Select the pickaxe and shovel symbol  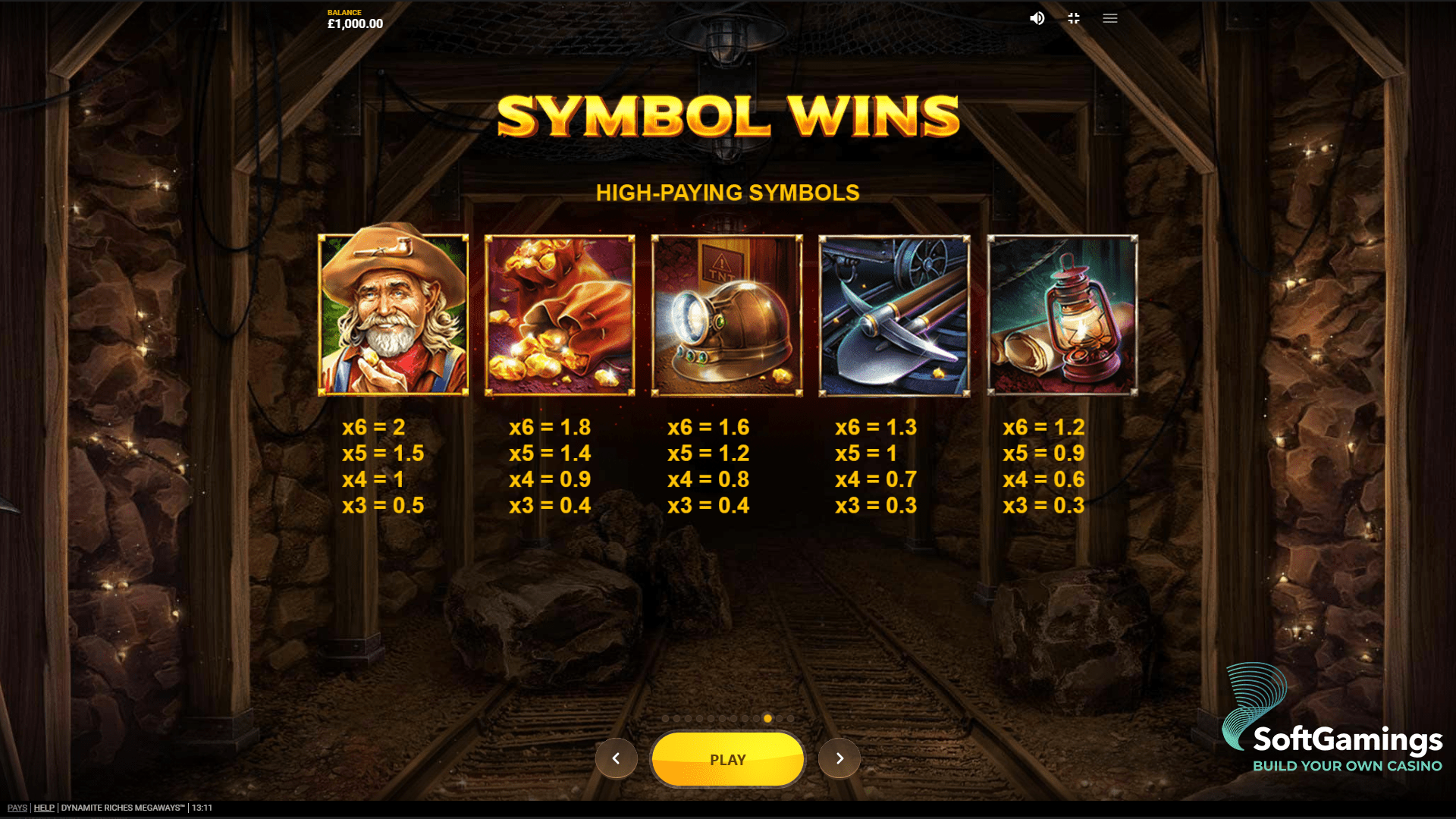pos(894,315)
